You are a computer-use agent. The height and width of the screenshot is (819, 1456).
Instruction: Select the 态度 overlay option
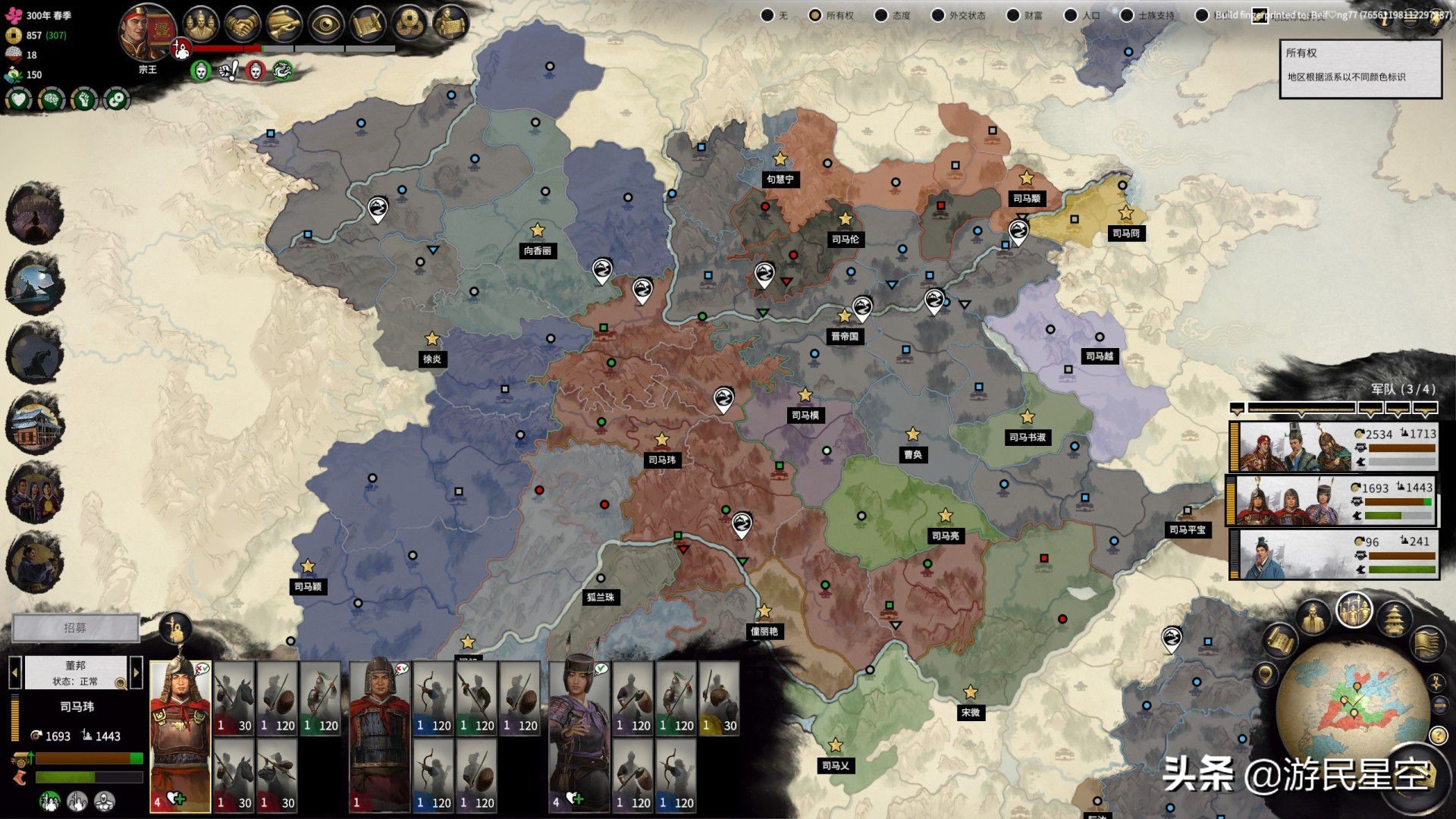point(881,15)
